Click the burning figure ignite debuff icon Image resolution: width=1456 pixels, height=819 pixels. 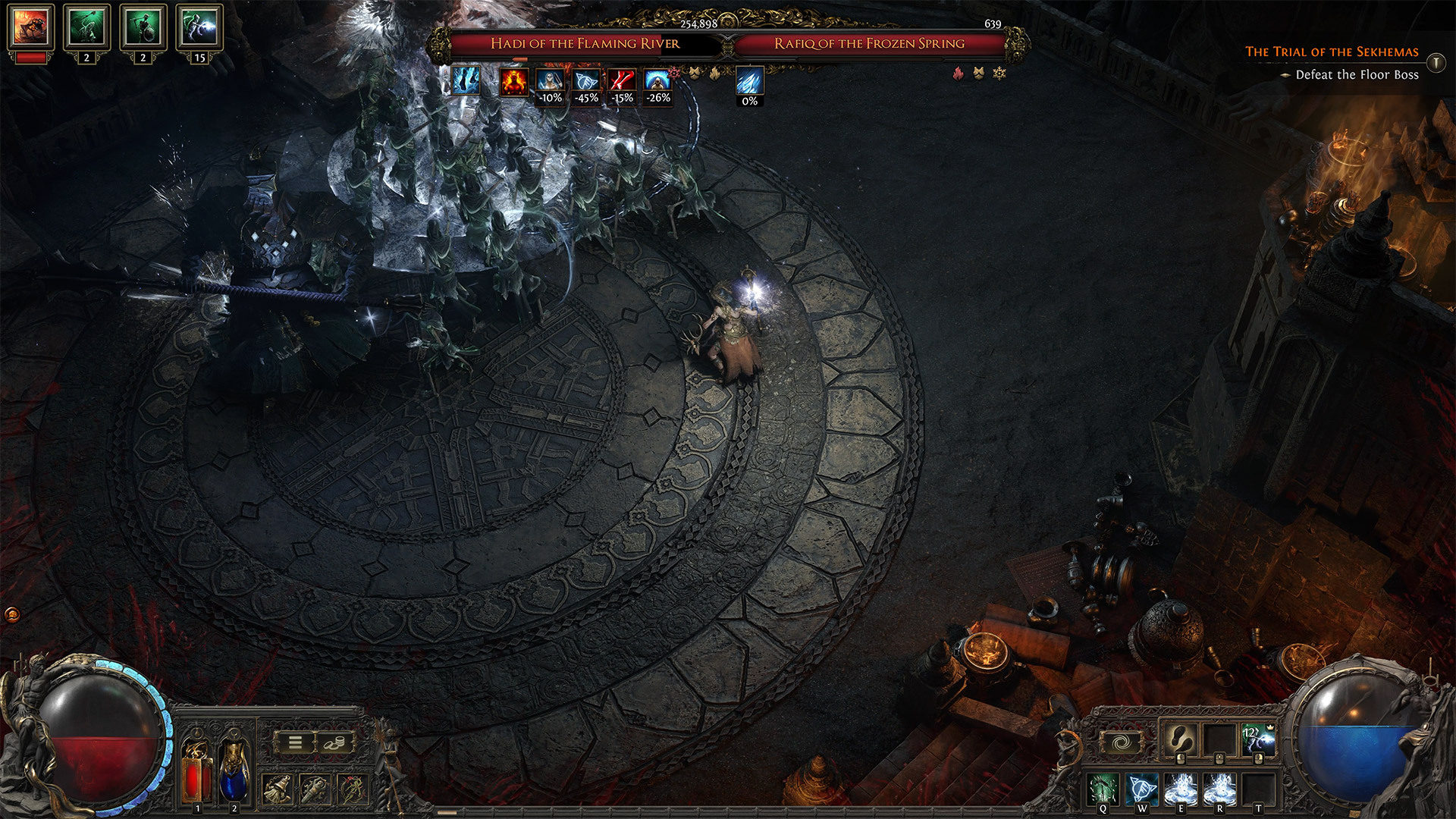click(513, 81)
